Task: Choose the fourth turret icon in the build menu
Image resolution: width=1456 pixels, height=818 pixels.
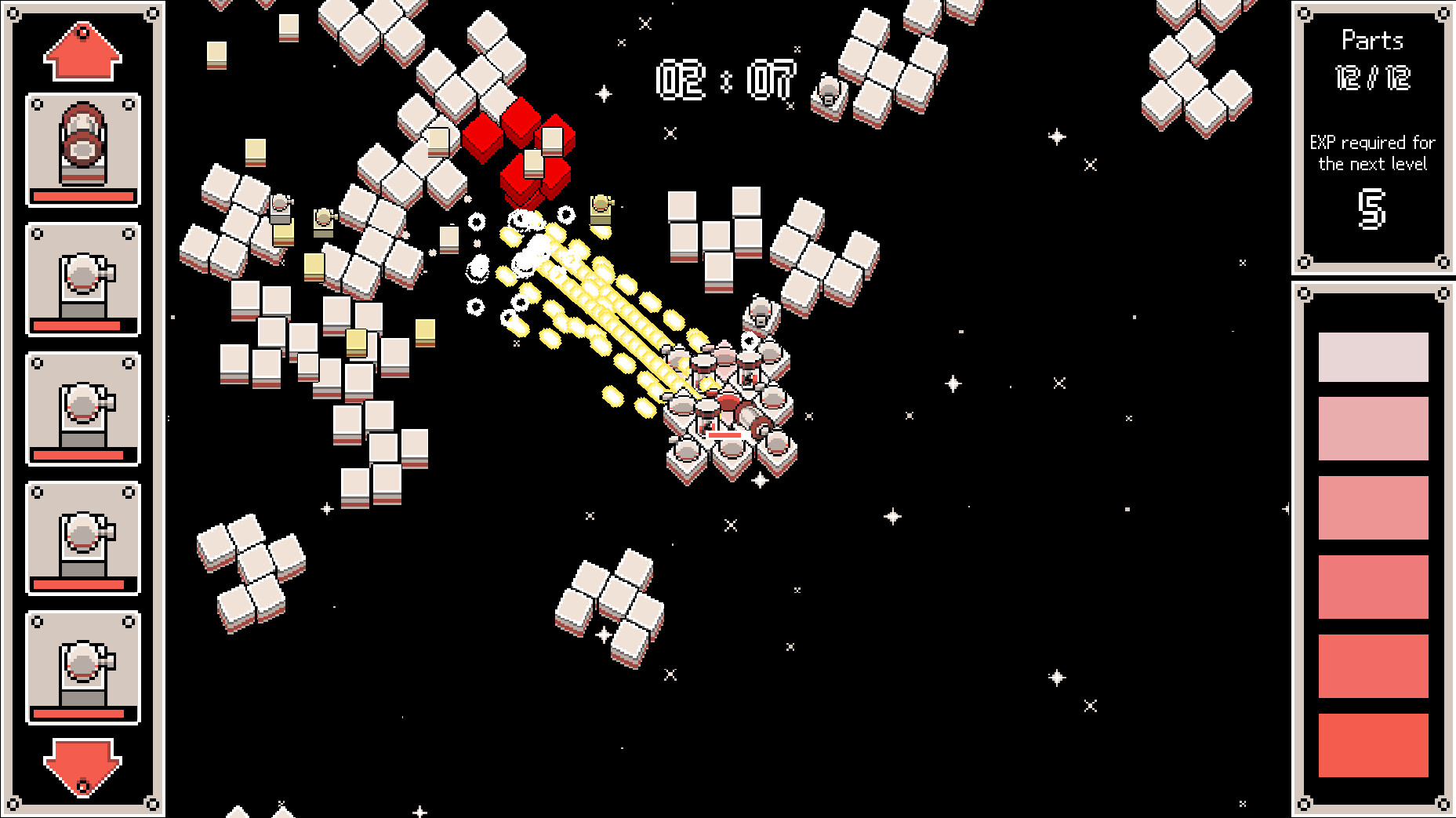Action: (82, 537)
